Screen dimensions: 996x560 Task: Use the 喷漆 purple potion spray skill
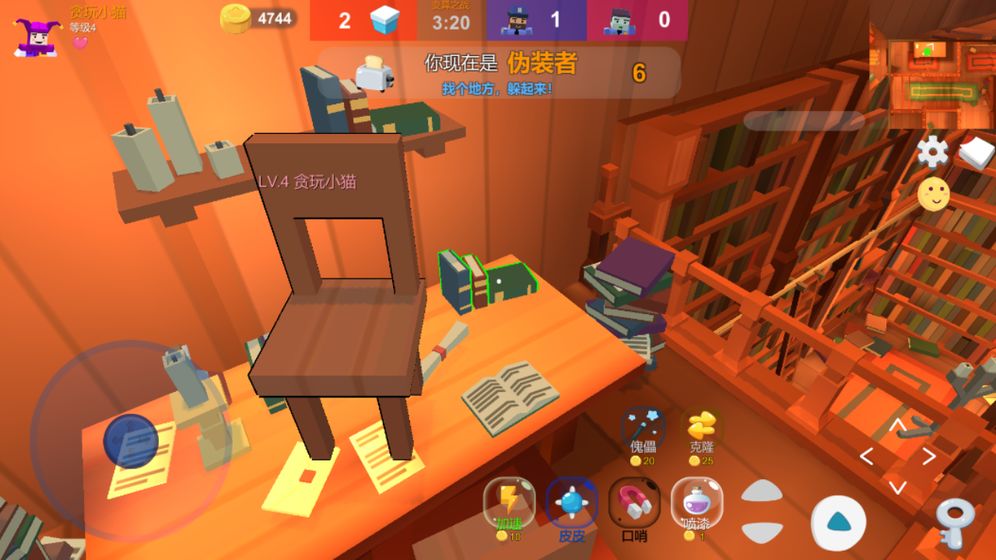coord(696,502)
